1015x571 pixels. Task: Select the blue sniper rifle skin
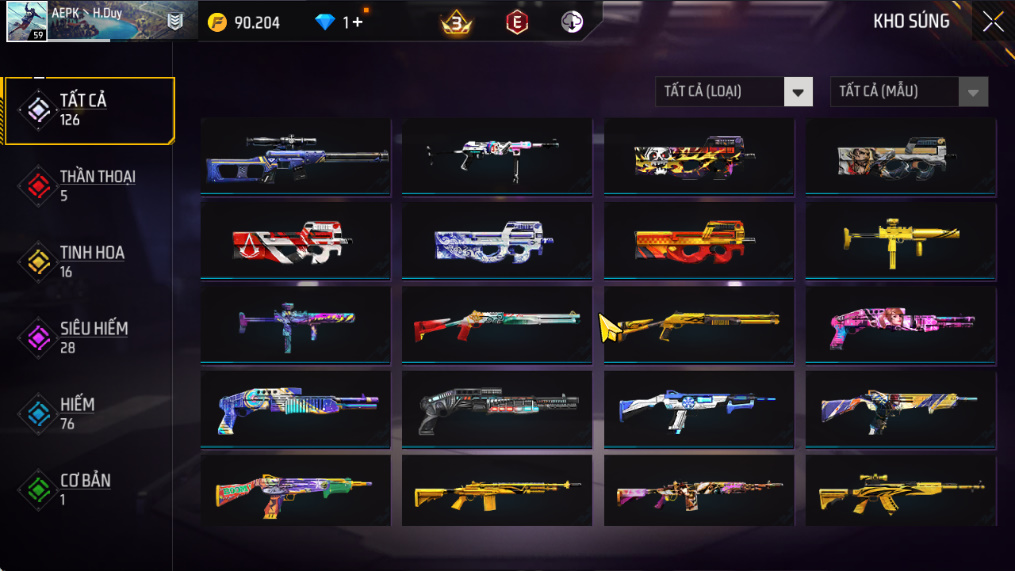[296, 156]
